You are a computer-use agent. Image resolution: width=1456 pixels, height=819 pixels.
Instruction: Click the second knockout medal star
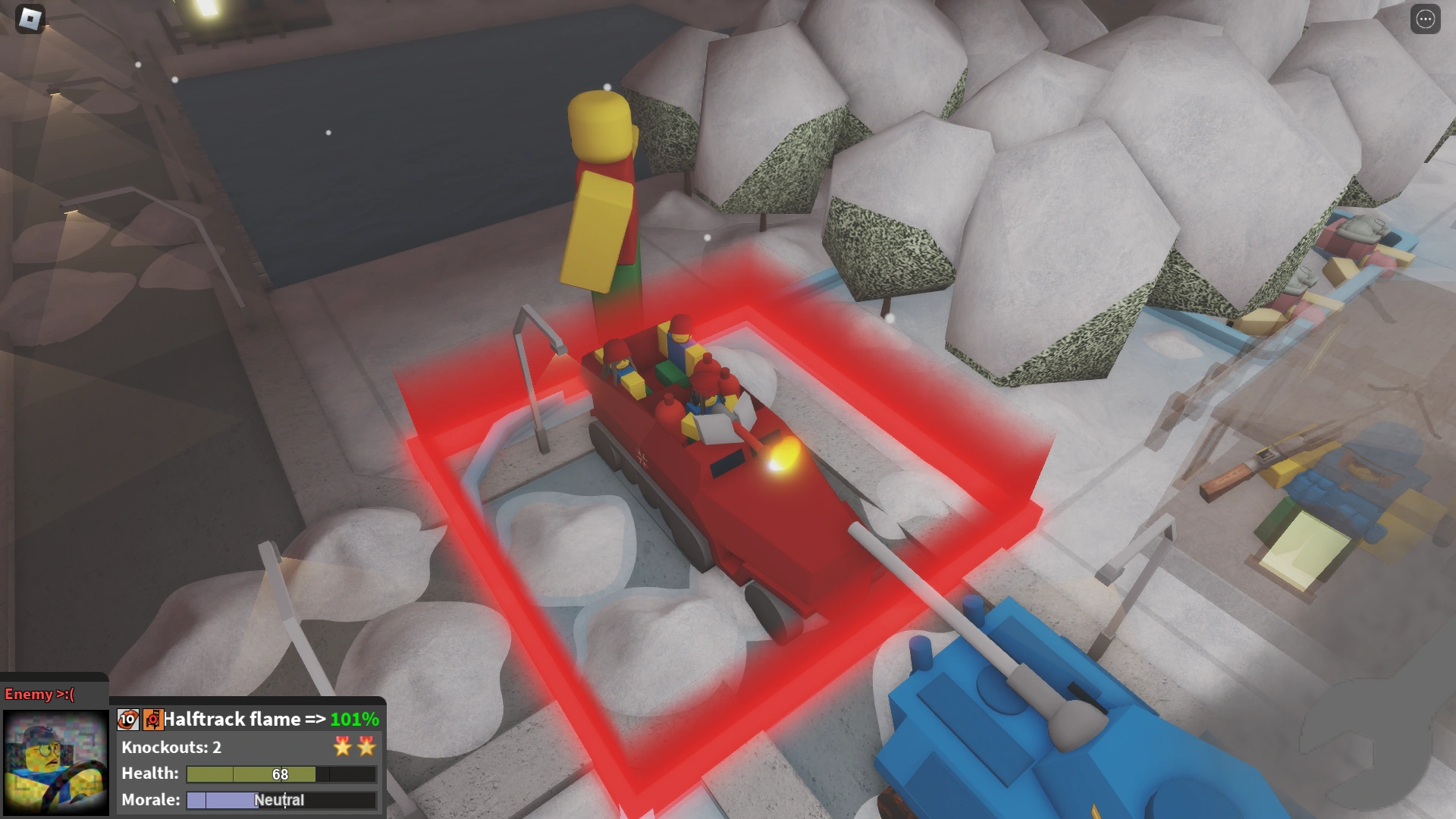(366, 747)
